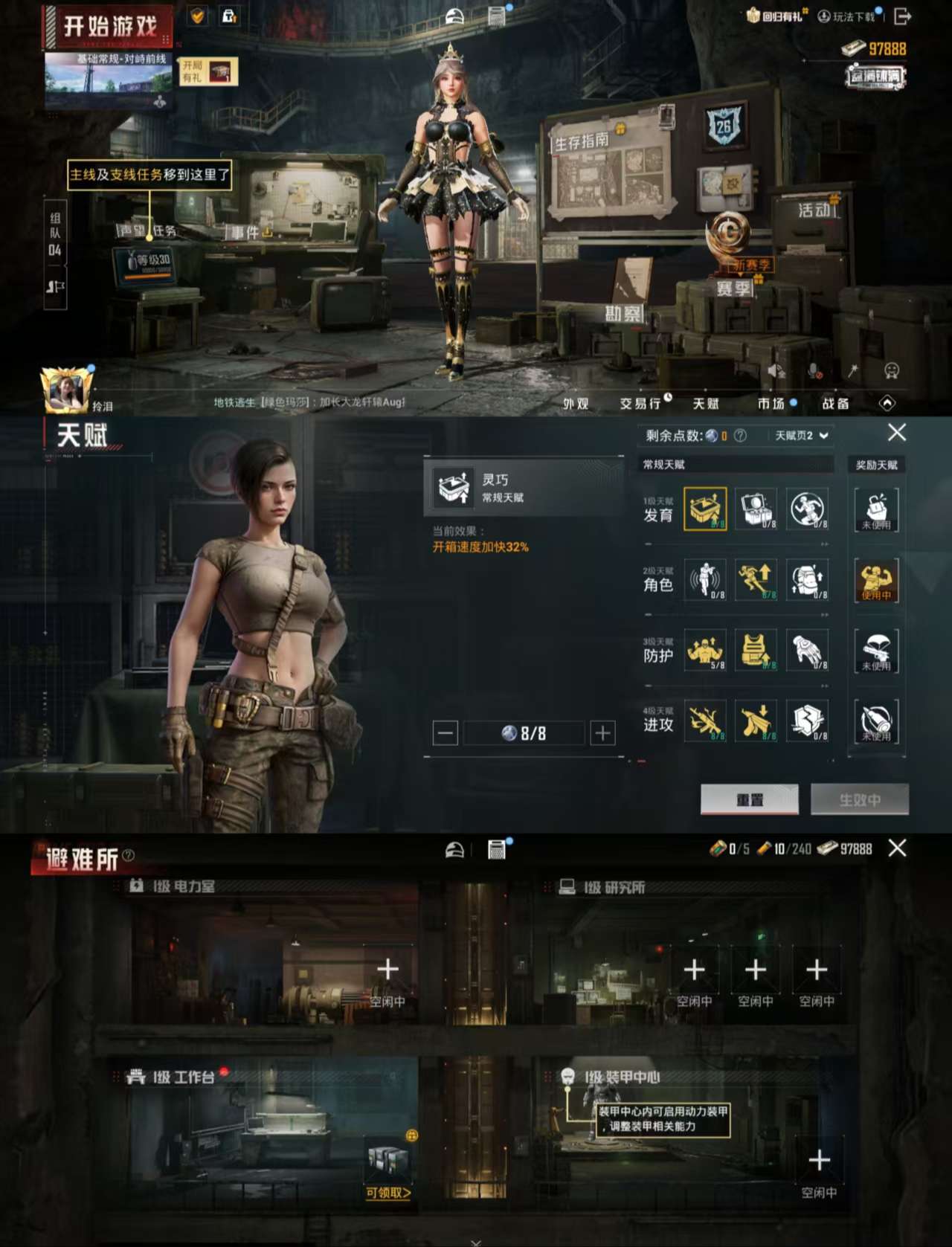The width and height of the screenshot is (952, 1247).
Task: Open the calculator icon in shelter top bar
Action: [495, 849]
